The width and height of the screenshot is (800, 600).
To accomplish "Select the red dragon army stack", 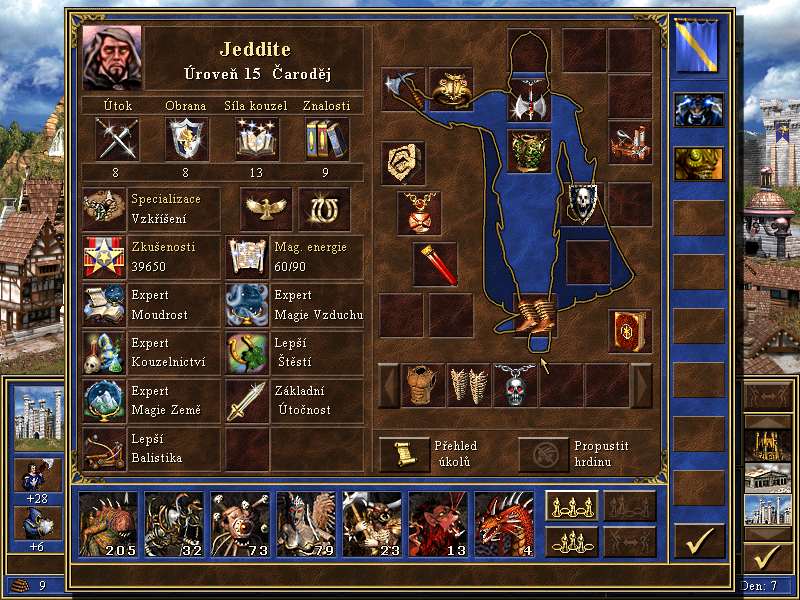I will (505, 523).
